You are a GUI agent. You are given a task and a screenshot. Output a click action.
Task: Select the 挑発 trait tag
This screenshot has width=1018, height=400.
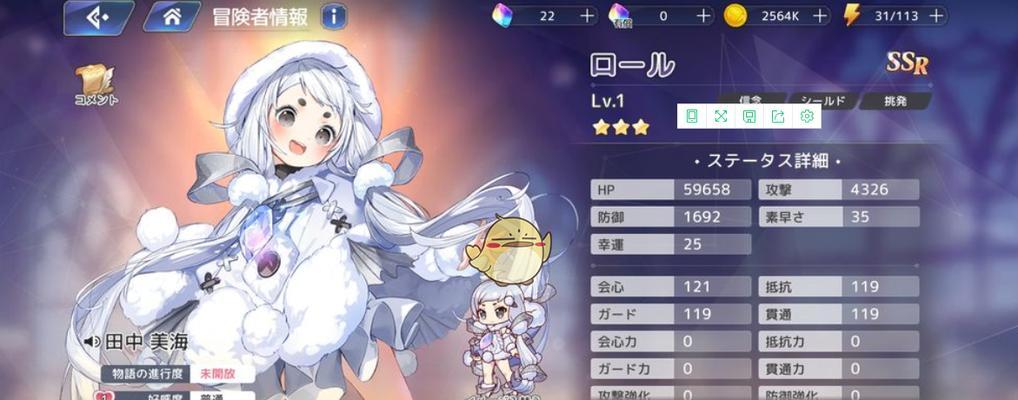[895, 101]
